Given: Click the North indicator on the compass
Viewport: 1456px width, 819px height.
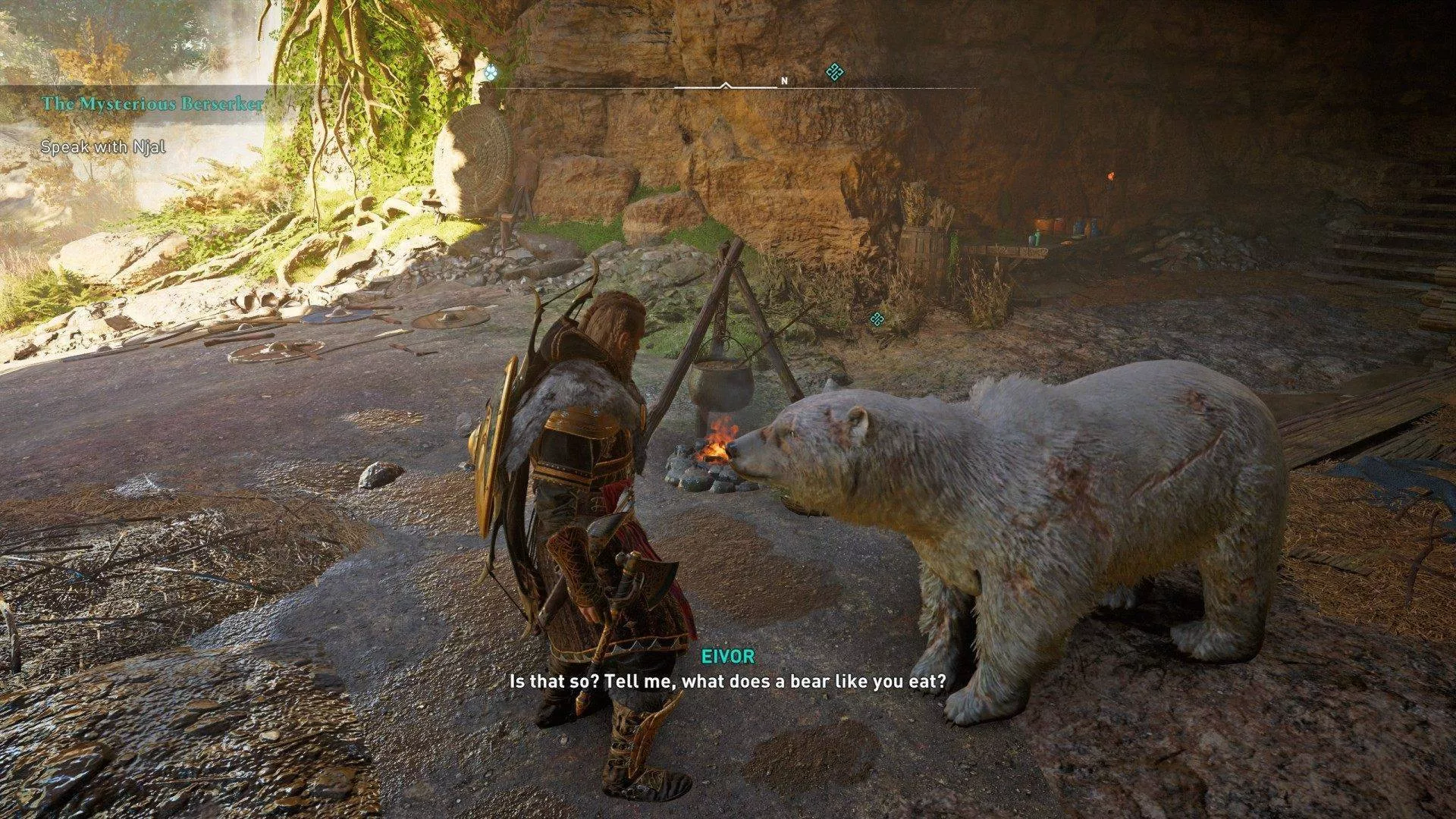Looking at the screenshot, I should (x=784, y=80).
